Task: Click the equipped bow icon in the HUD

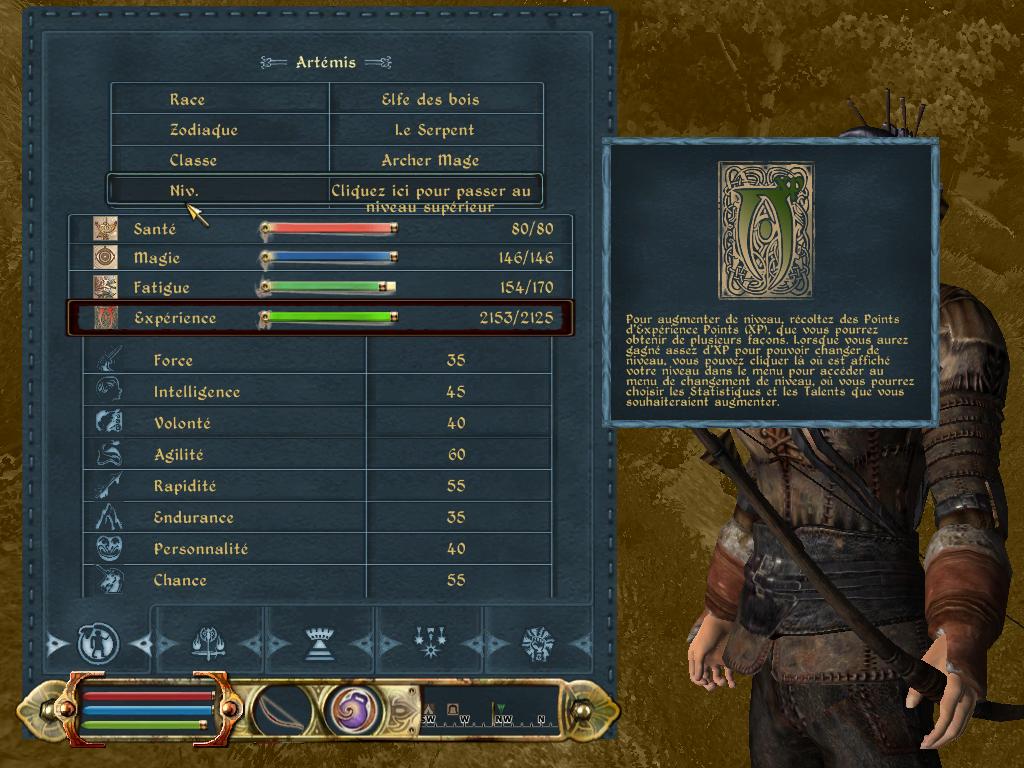Action: (x=283, y=711)
